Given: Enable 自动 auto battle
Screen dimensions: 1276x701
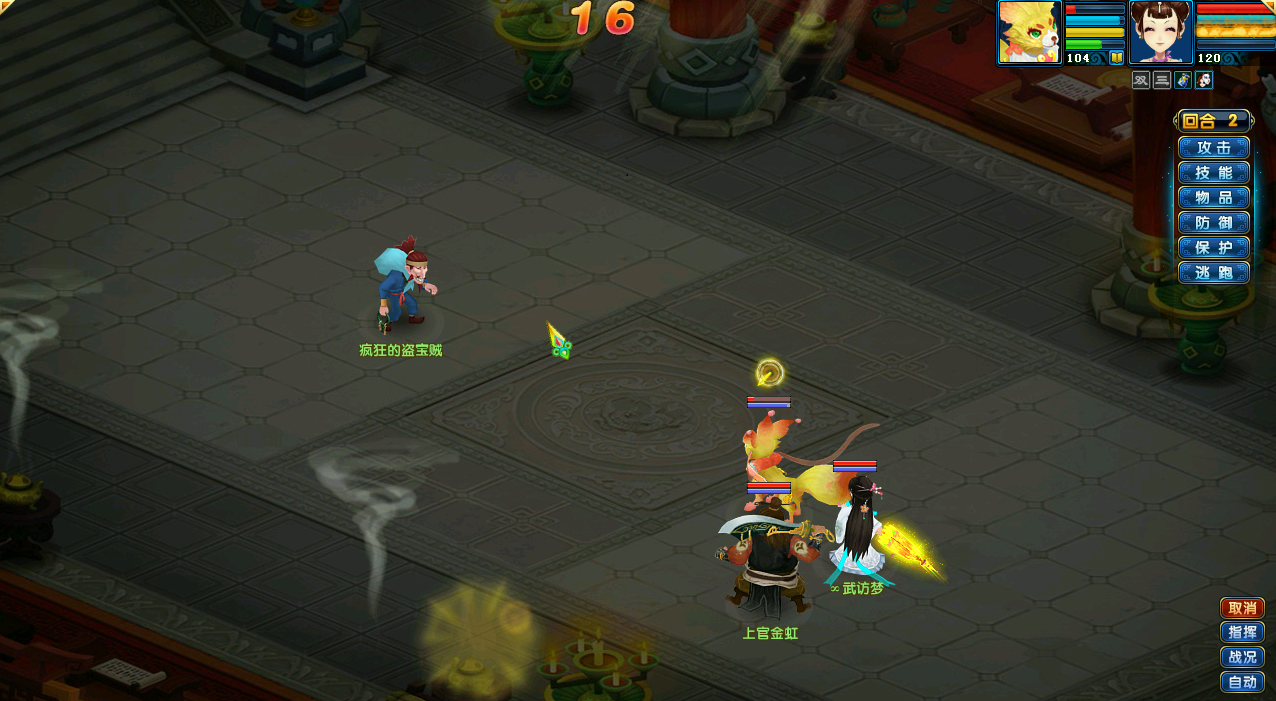Looking at the screenshot, I should 1242,682.
